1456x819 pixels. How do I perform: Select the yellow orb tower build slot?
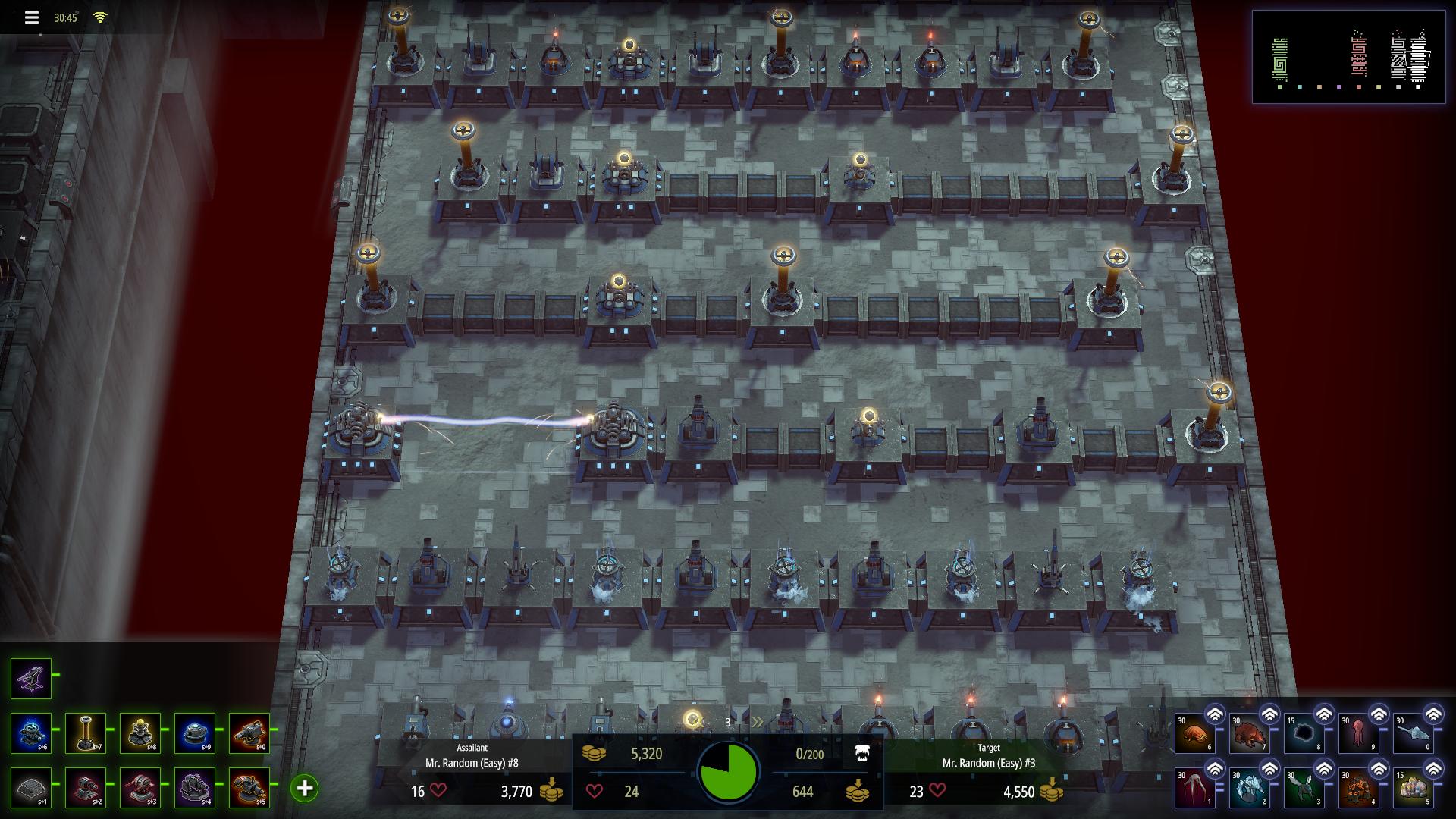(x=140, y=733)
